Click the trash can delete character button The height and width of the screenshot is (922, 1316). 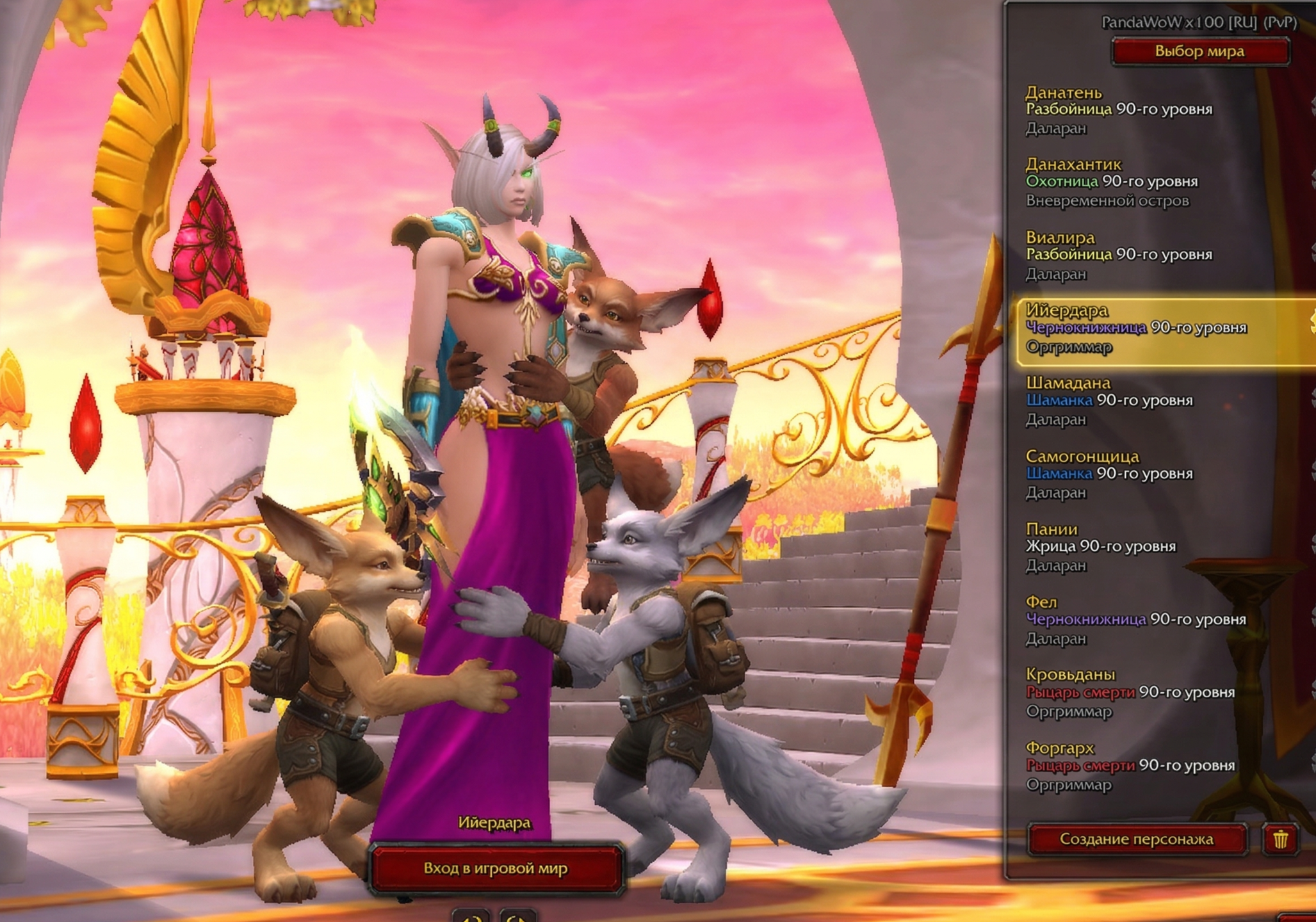click(x=1280, y=839)
